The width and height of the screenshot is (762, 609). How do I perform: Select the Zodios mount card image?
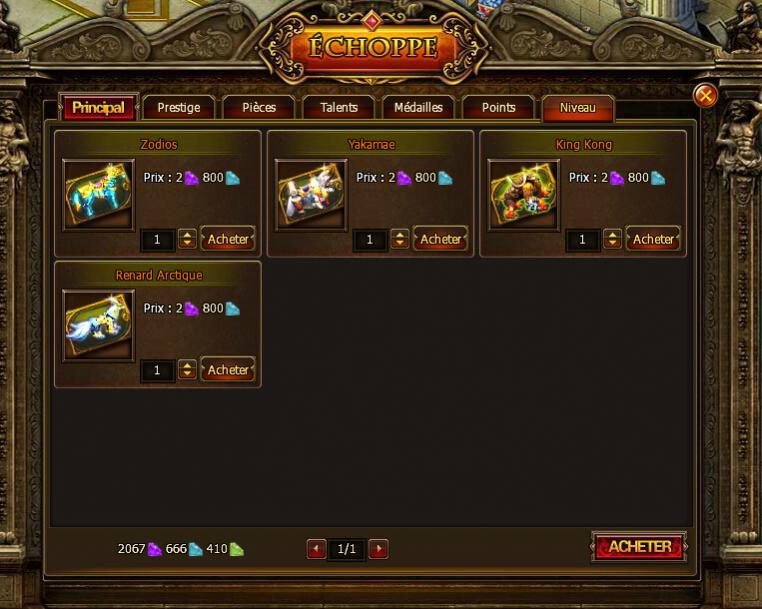tap(98, 194)
